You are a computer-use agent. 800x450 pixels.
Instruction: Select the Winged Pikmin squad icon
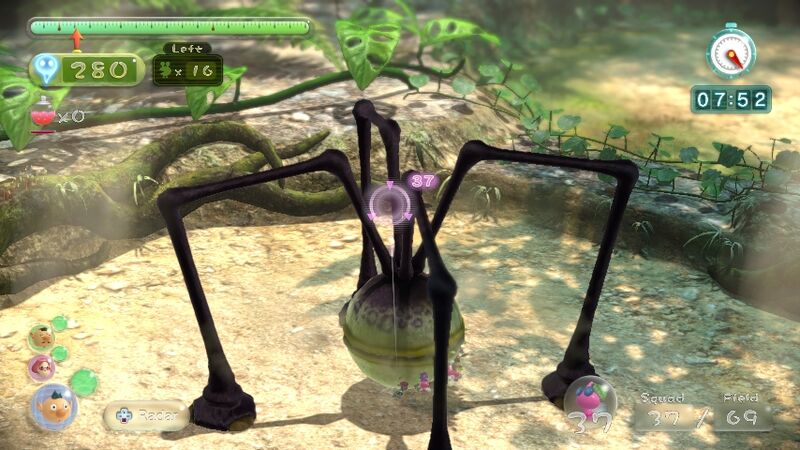(x=588, y=402)
